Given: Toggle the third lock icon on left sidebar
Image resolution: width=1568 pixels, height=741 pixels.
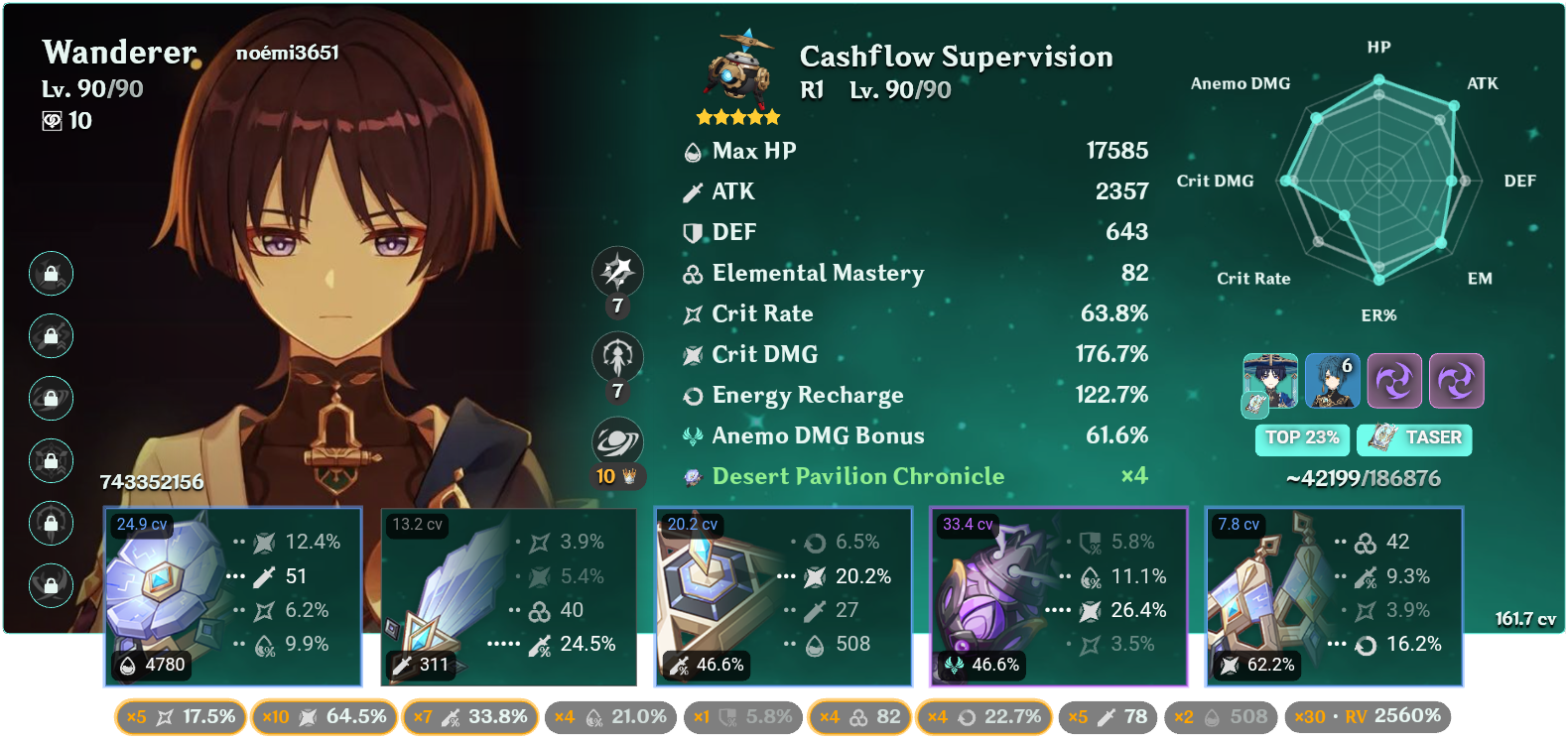Looking at the screenshot, I should tap(51, 398).
